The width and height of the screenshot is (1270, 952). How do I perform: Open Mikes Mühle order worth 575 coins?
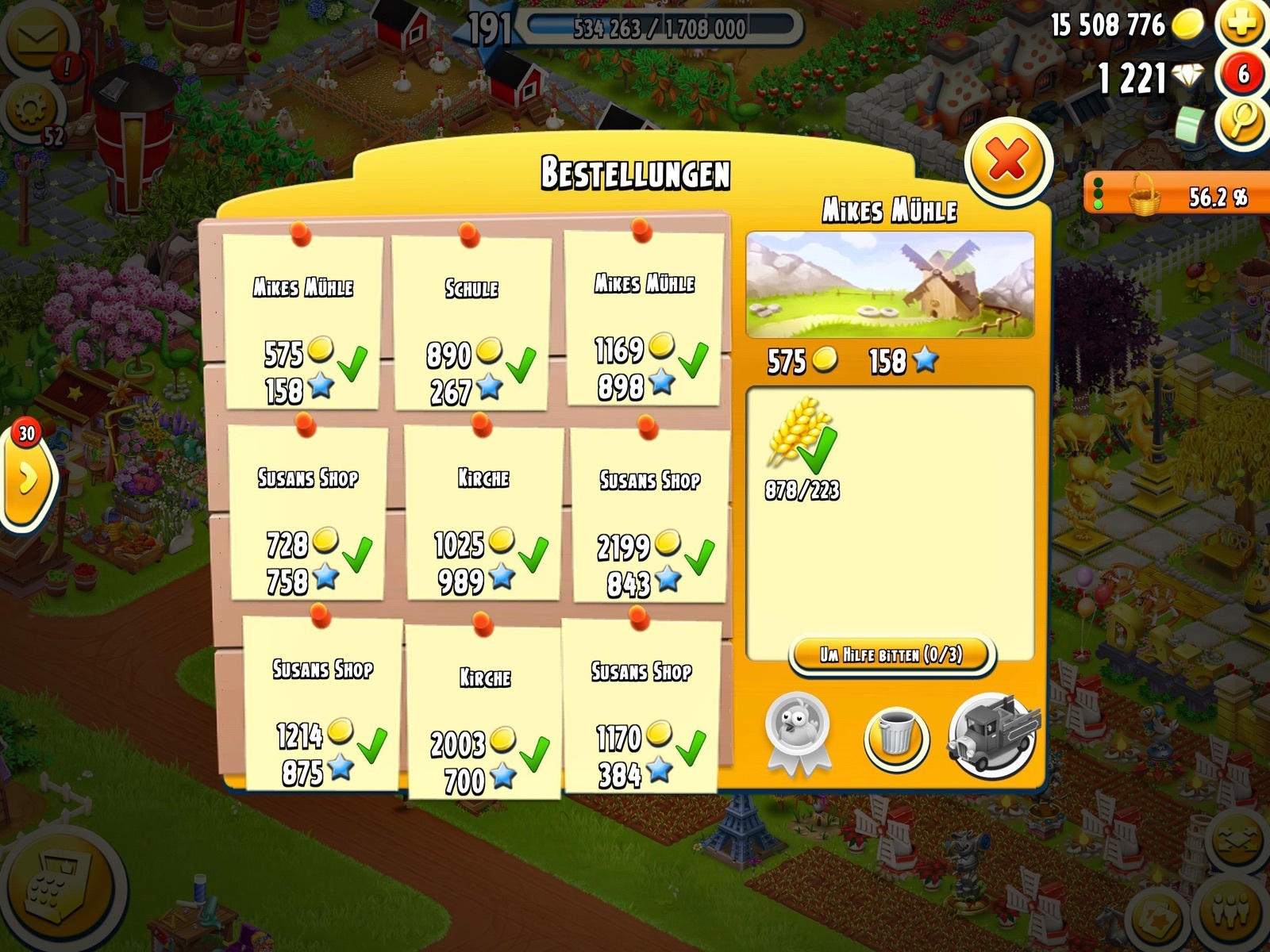(x=302, y=324)
